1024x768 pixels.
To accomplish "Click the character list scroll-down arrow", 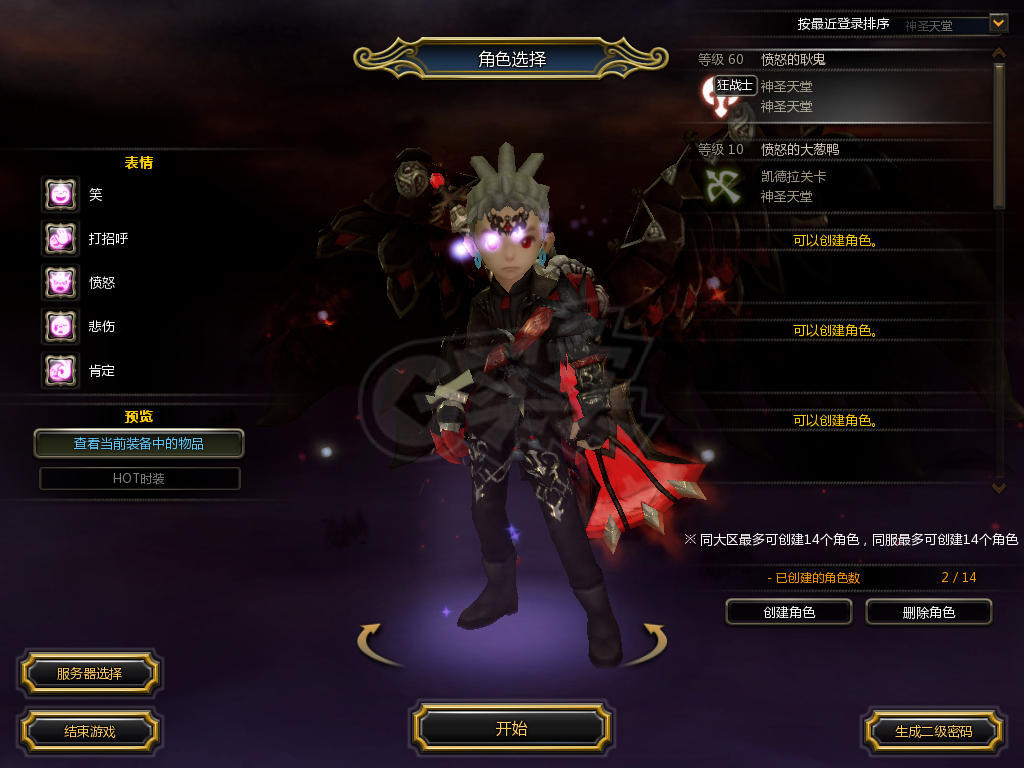I will pyautogui.click(x=998, y=487).
